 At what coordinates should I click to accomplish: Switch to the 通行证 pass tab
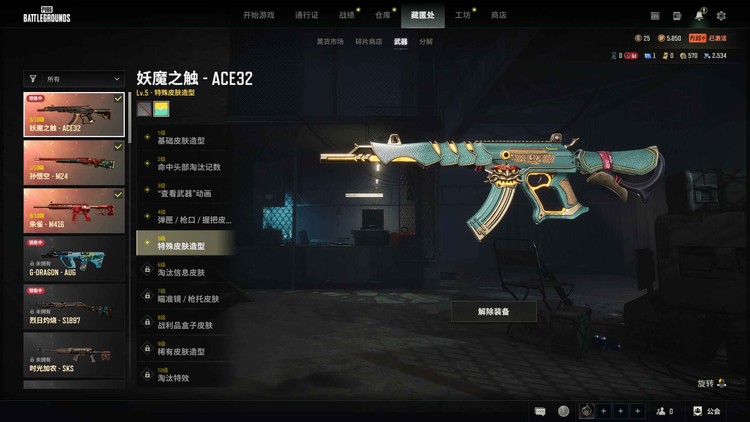(x=307, y=15)
